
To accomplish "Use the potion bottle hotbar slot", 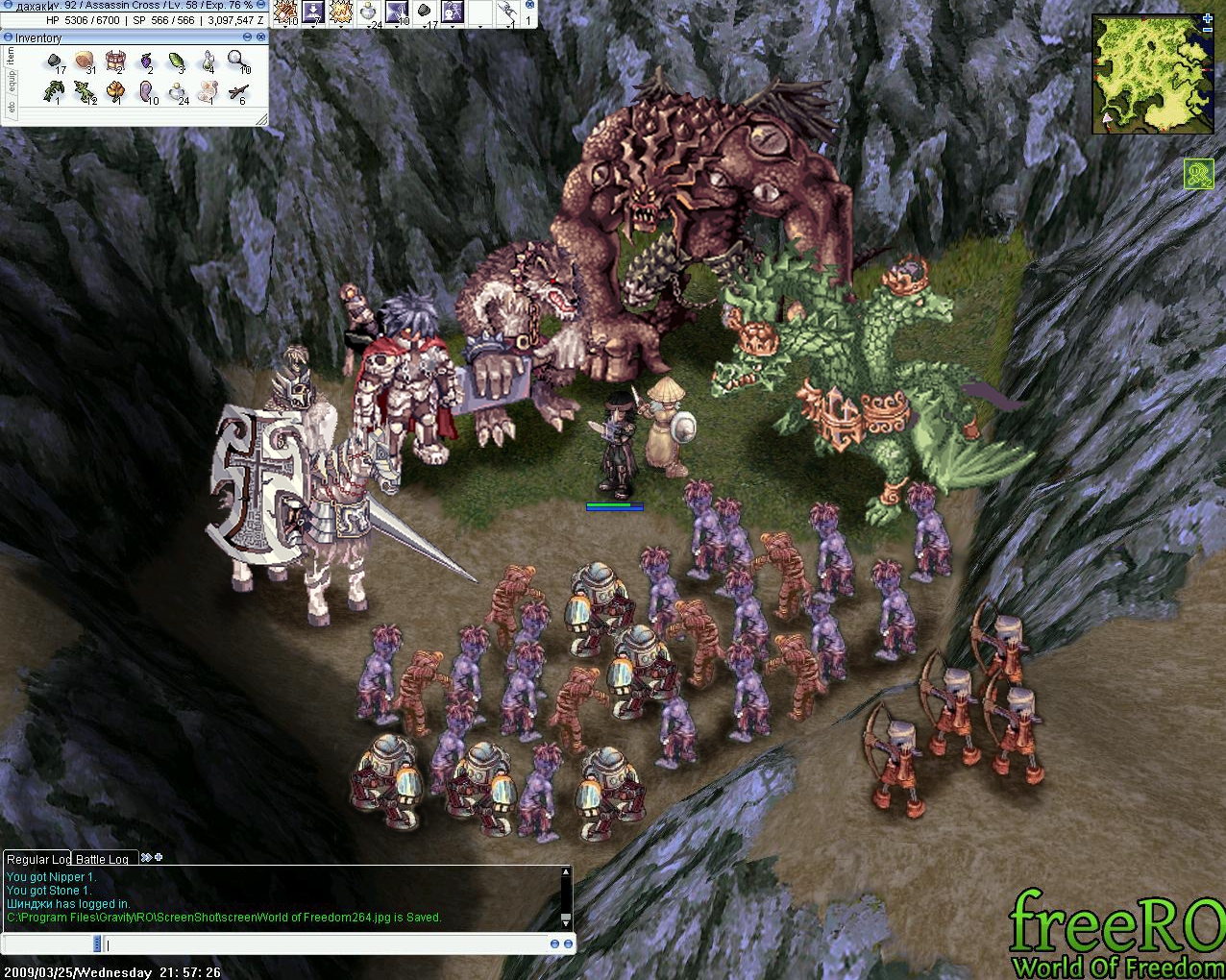I will [369, 12].
